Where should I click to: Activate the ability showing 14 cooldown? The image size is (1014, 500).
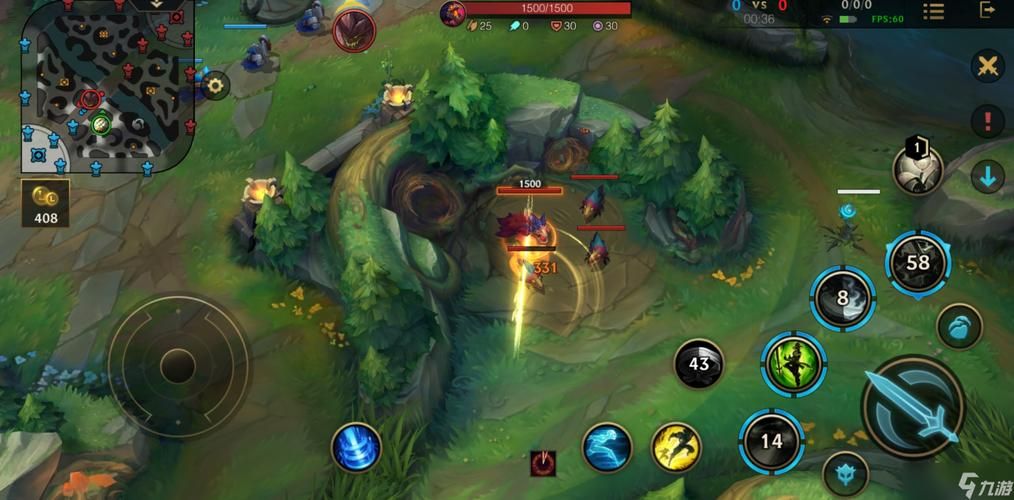[x=771, y=441]
